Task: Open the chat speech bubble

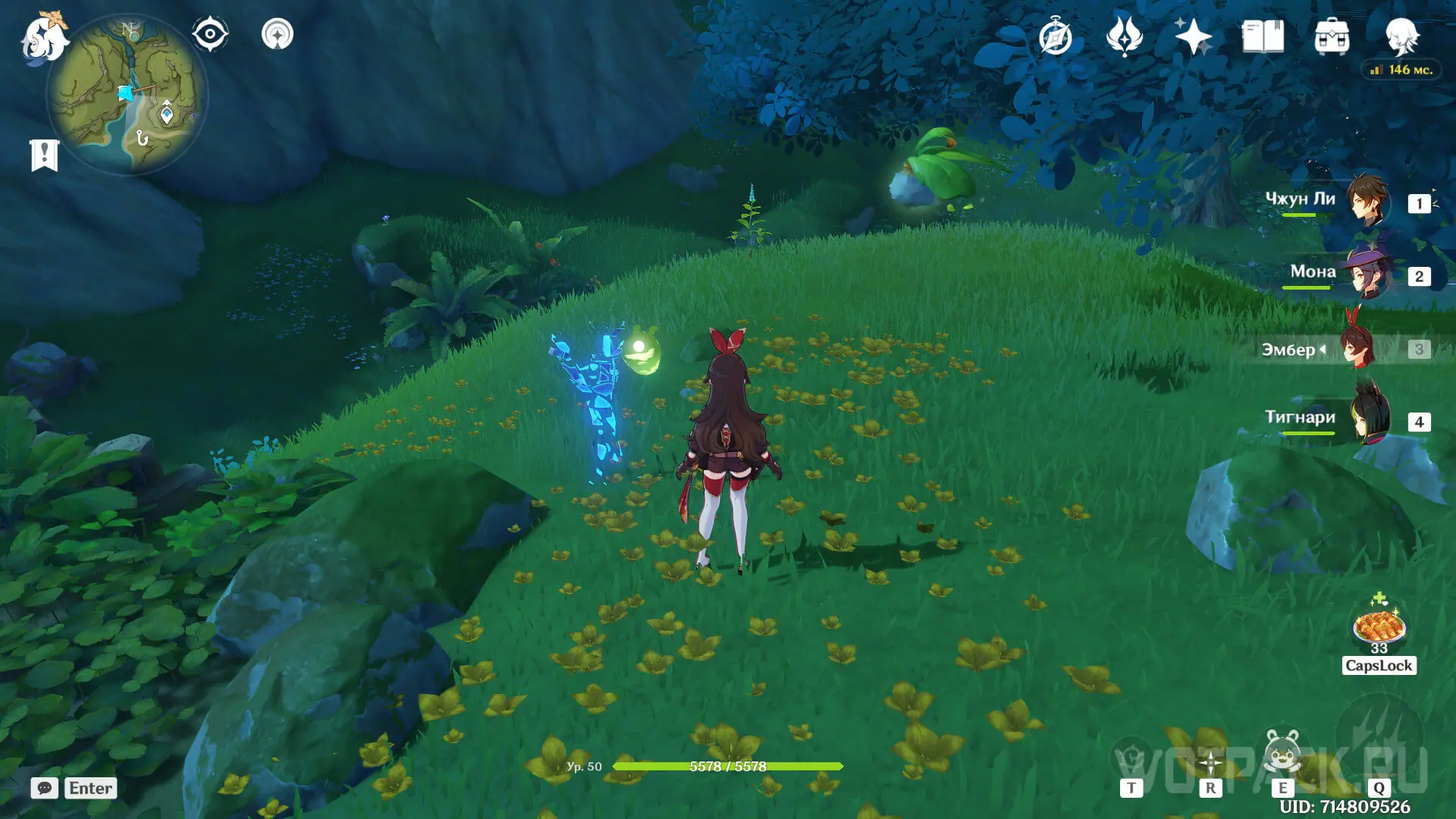Action: coord(45,788)
